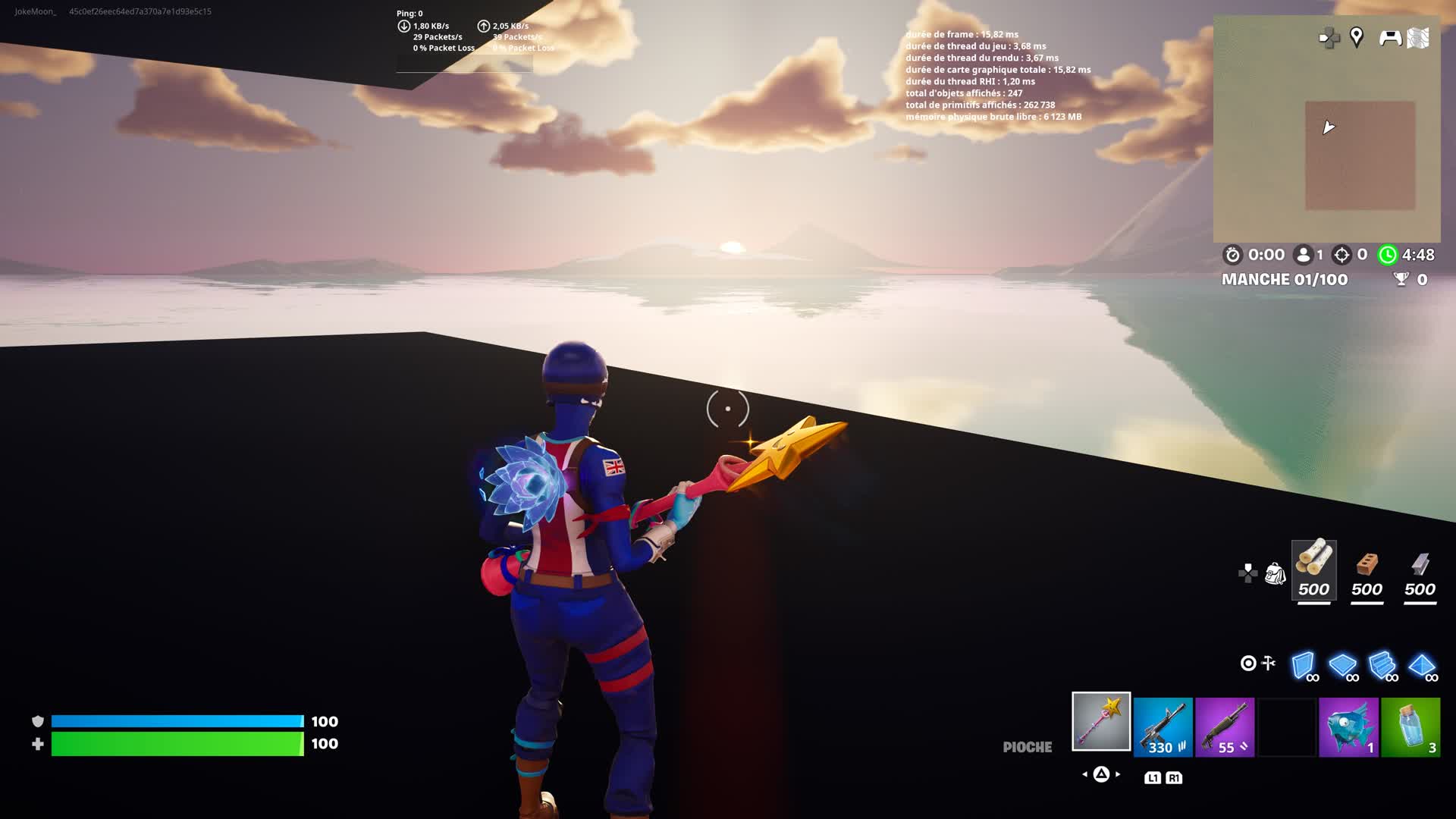Select metal building material

pos(1420,570)
